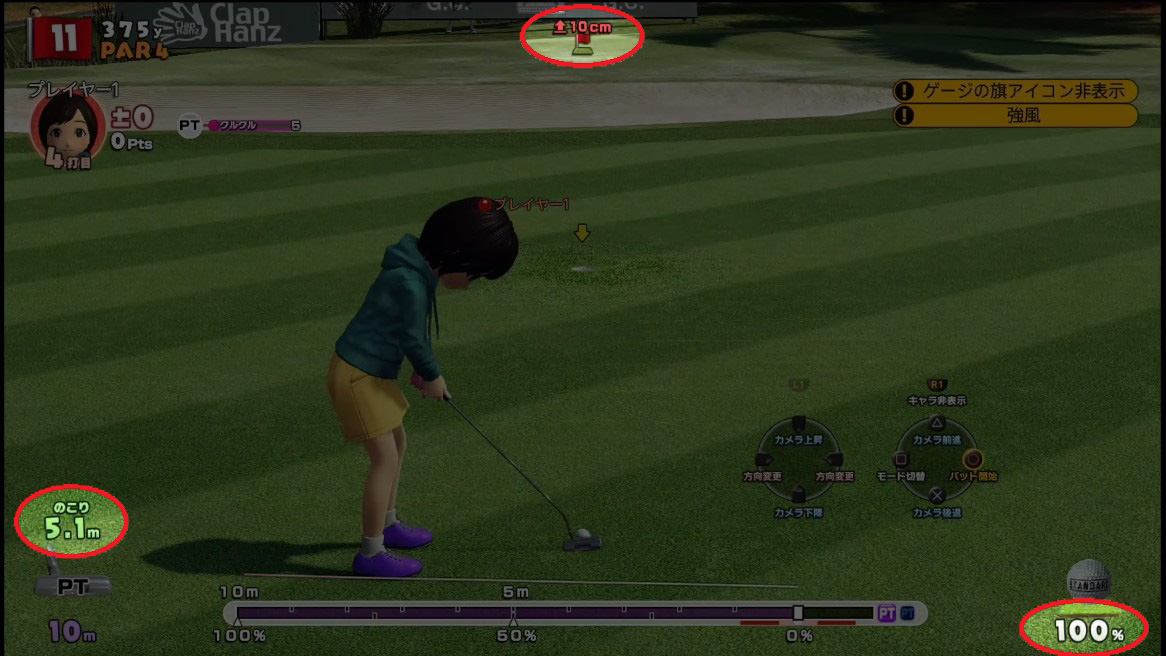The image size is (1166, 656).
Task: Select the Standard golf ball icon
Action: [1088, 580]
